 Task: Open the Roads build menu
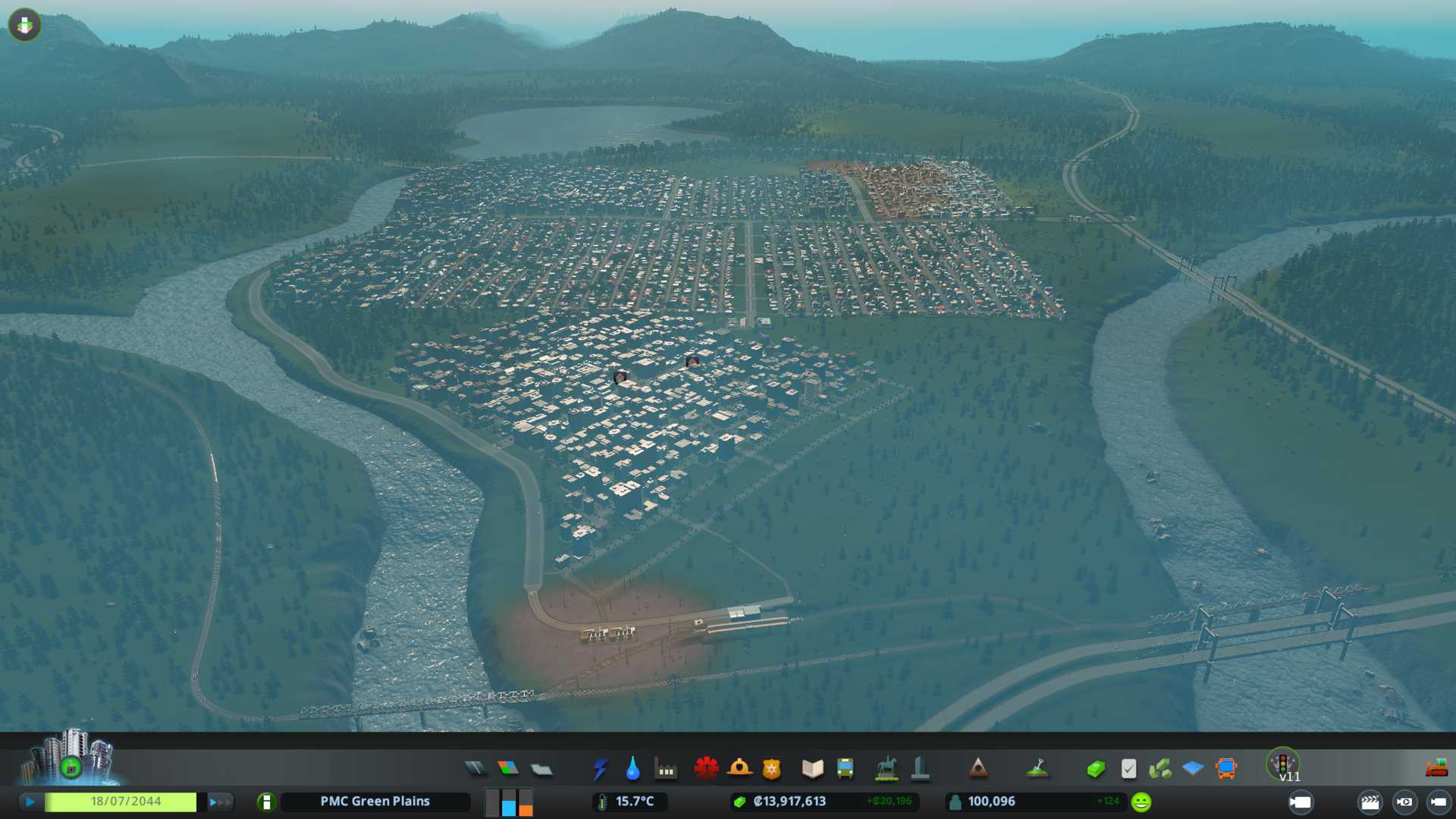click(x=475, y=769)
